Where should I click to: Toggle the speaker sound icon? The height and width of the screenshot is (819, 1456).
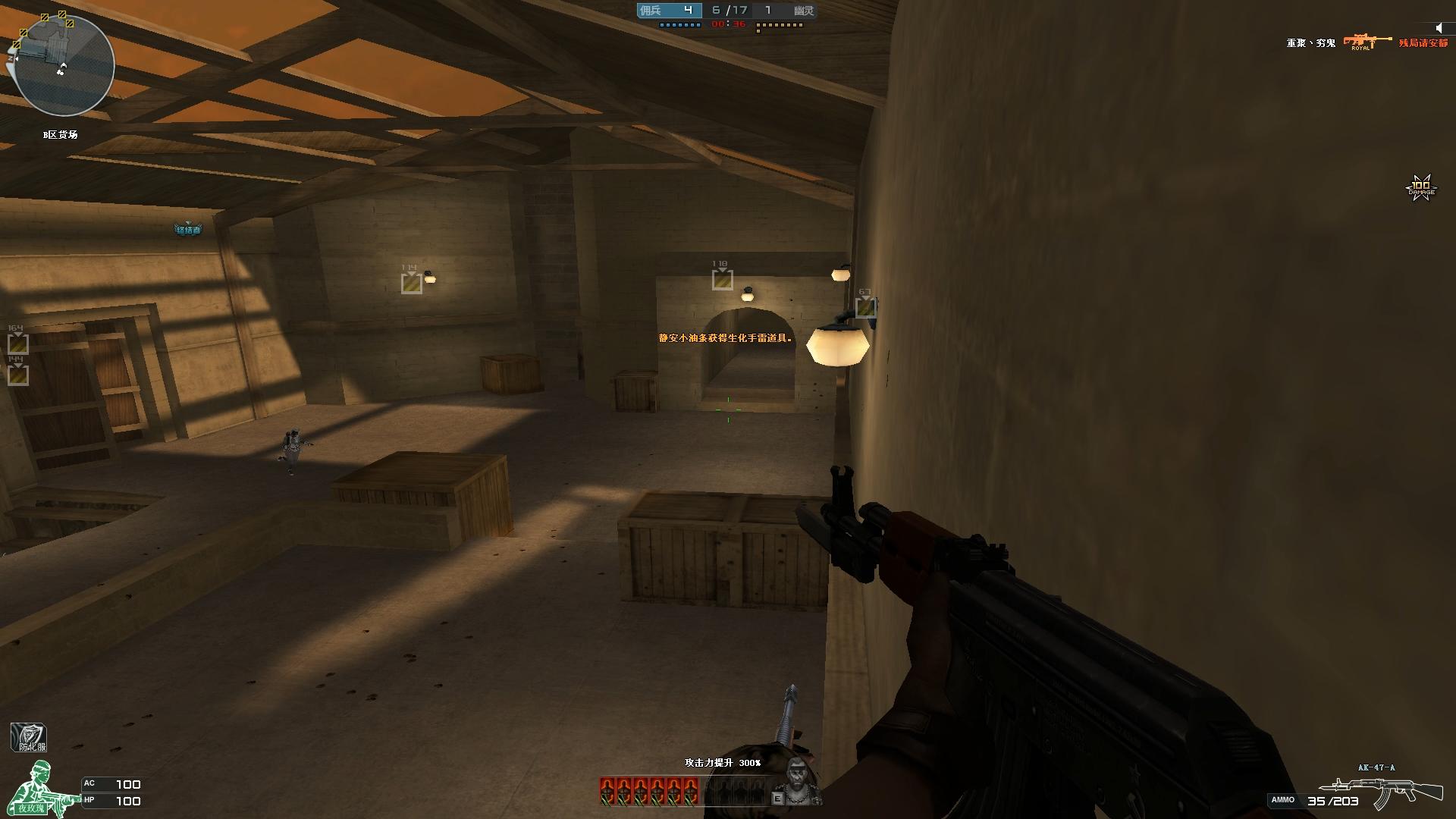coord(1439,28)
